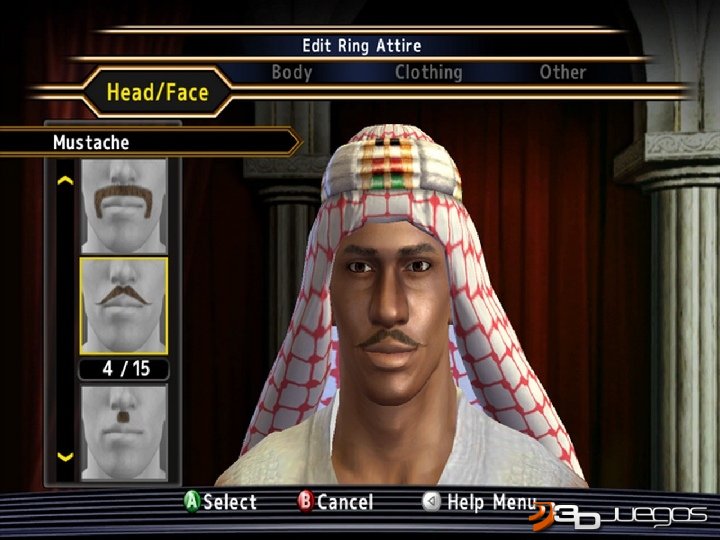Pick the thick horseshoe mustache thumbnail

point(123,204)
